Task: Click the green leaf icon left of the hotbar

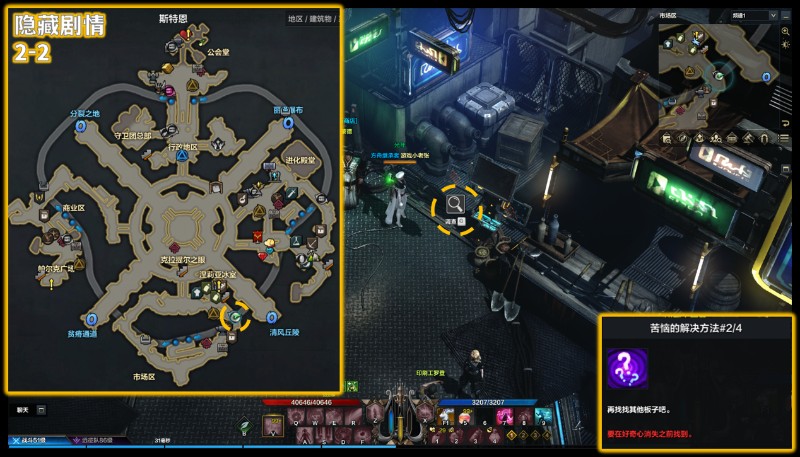Action: pyautogui.click(x=245, y=425)
